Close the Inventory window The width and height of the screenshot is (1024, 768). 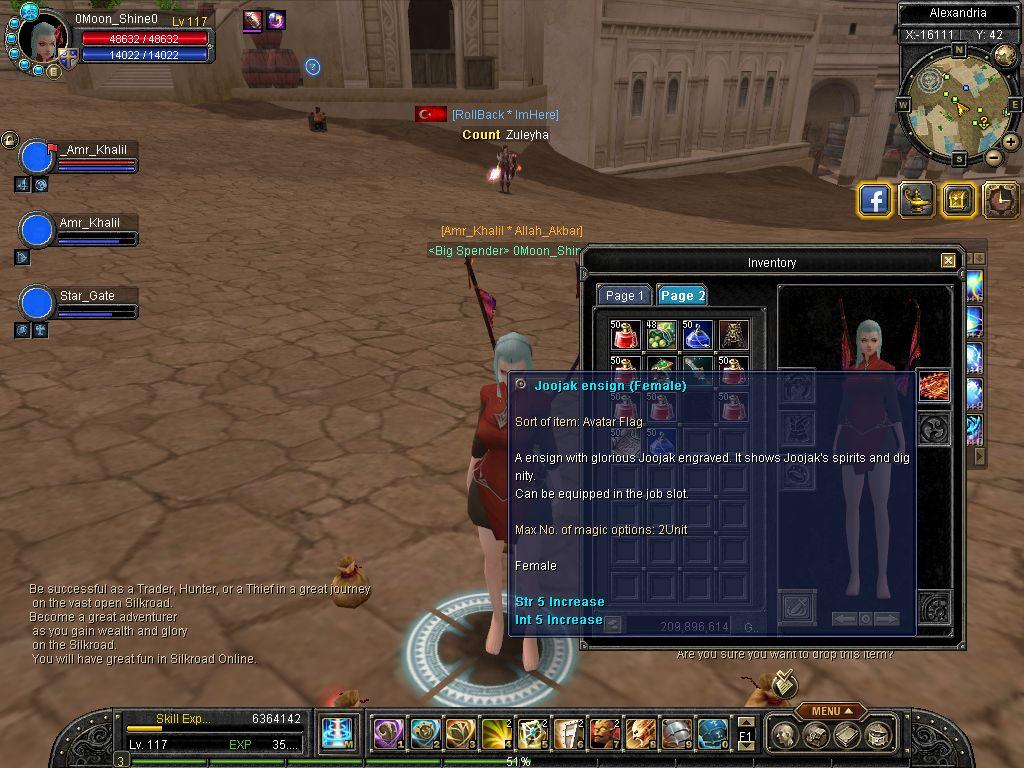[x=948, y=261]
